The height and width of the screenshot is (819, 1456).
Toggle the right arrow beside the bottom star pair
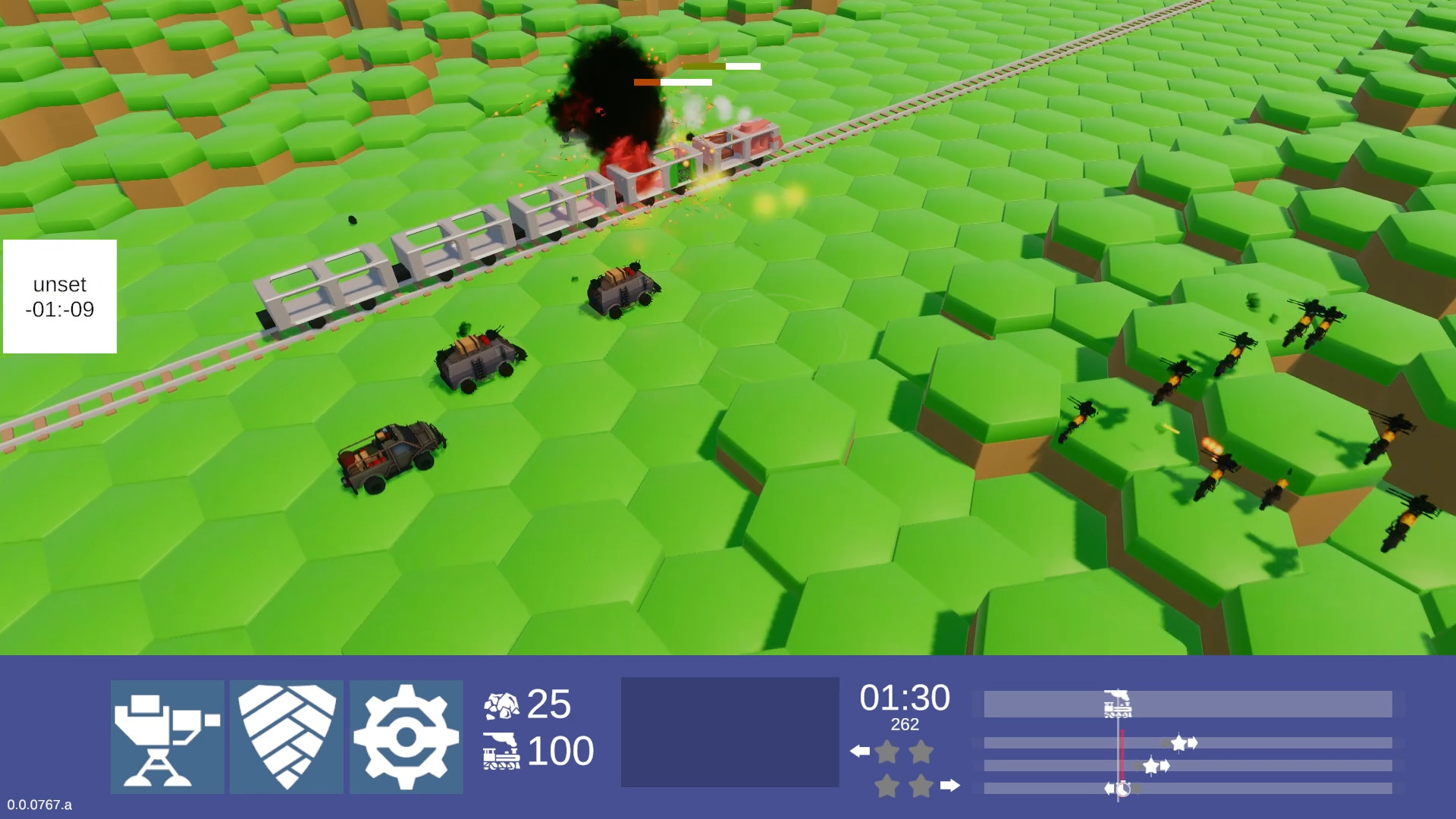tap(949, 786)
